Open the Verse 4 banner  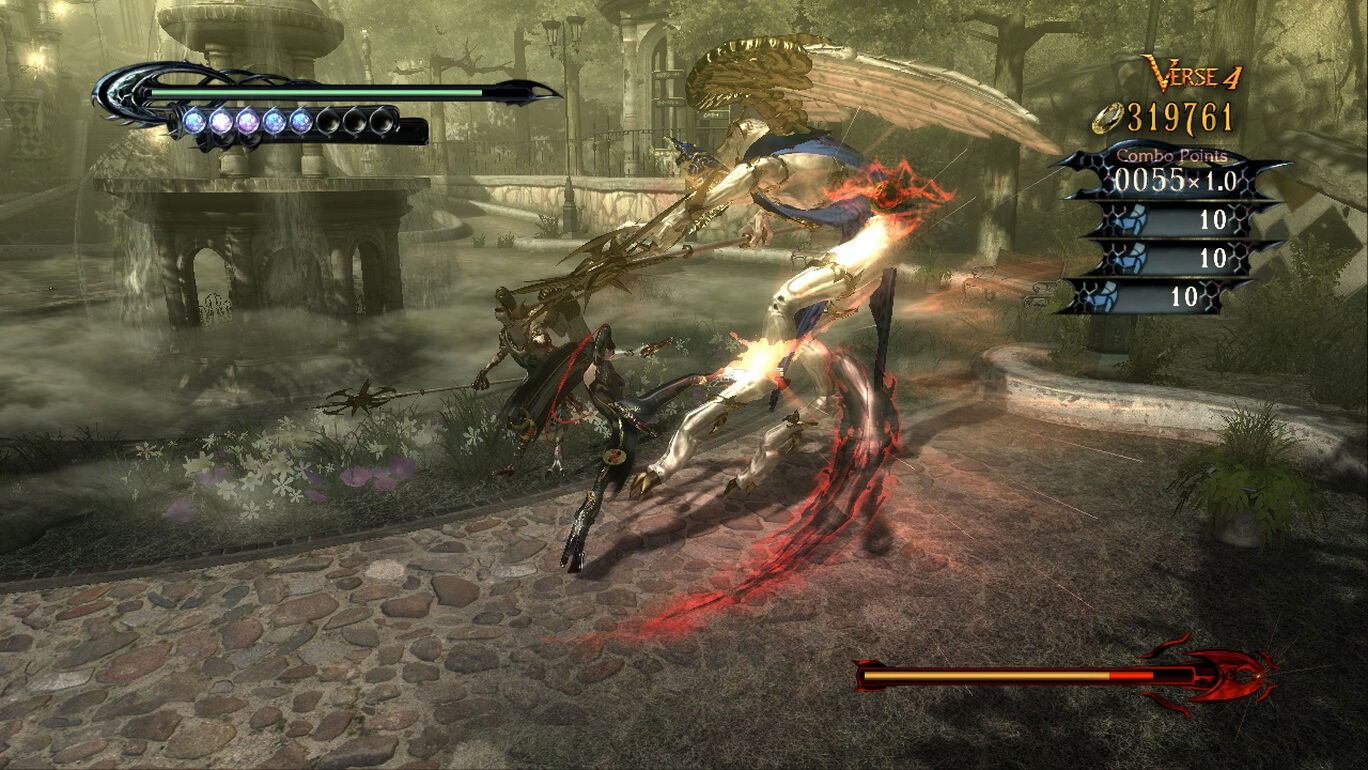click(1190, 75)
